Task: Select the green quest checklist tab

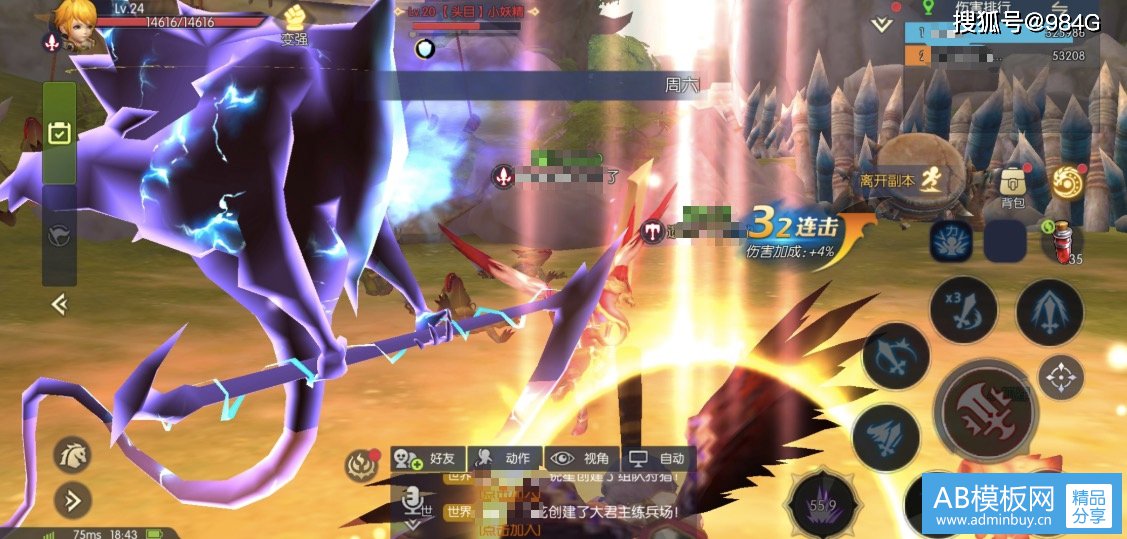Action: tap(59, 132)
